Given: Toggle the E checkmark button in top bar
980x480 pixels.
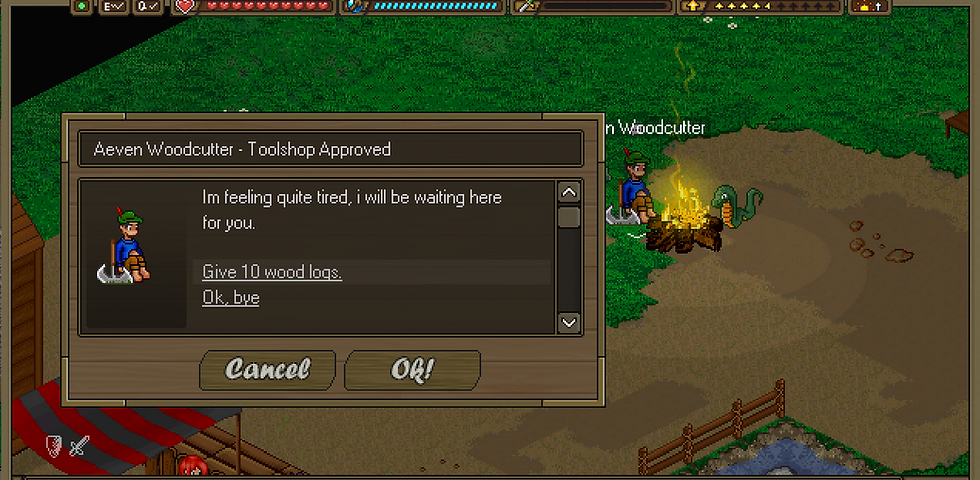Looking at the screenshot, I should point(114,6).
